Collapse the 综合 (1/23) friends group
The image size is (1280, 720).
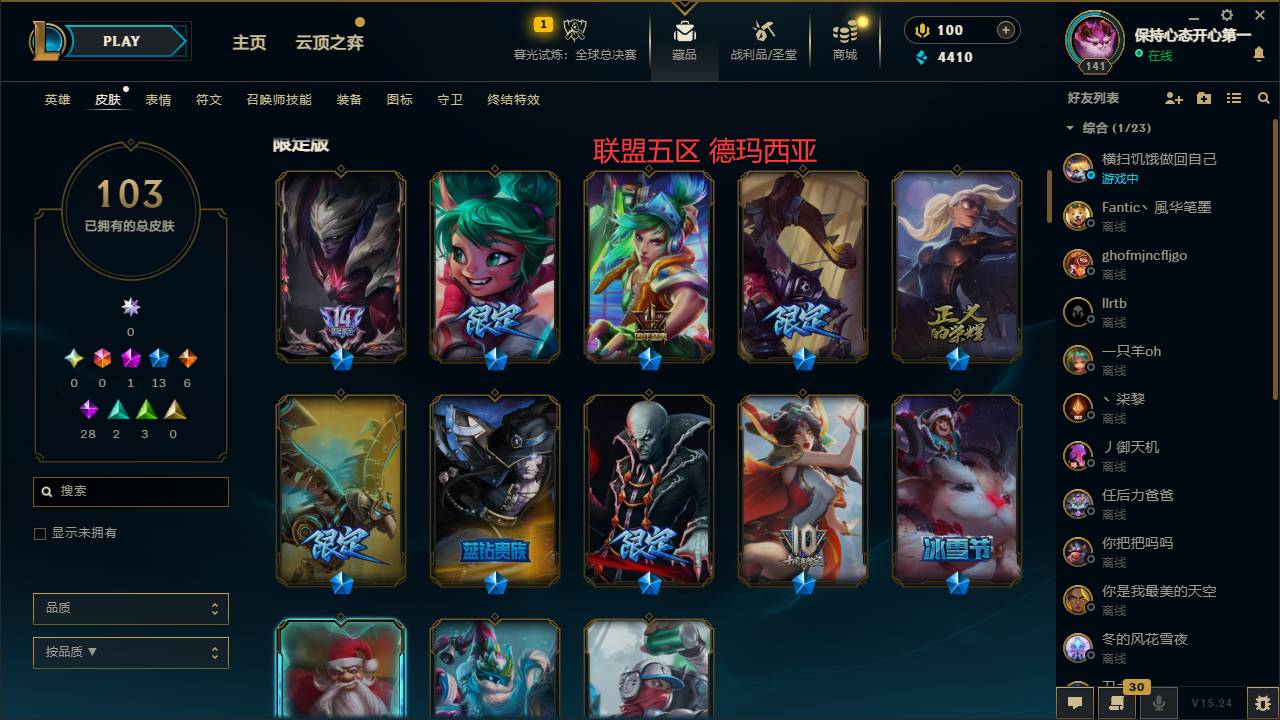coord(1070,130)
